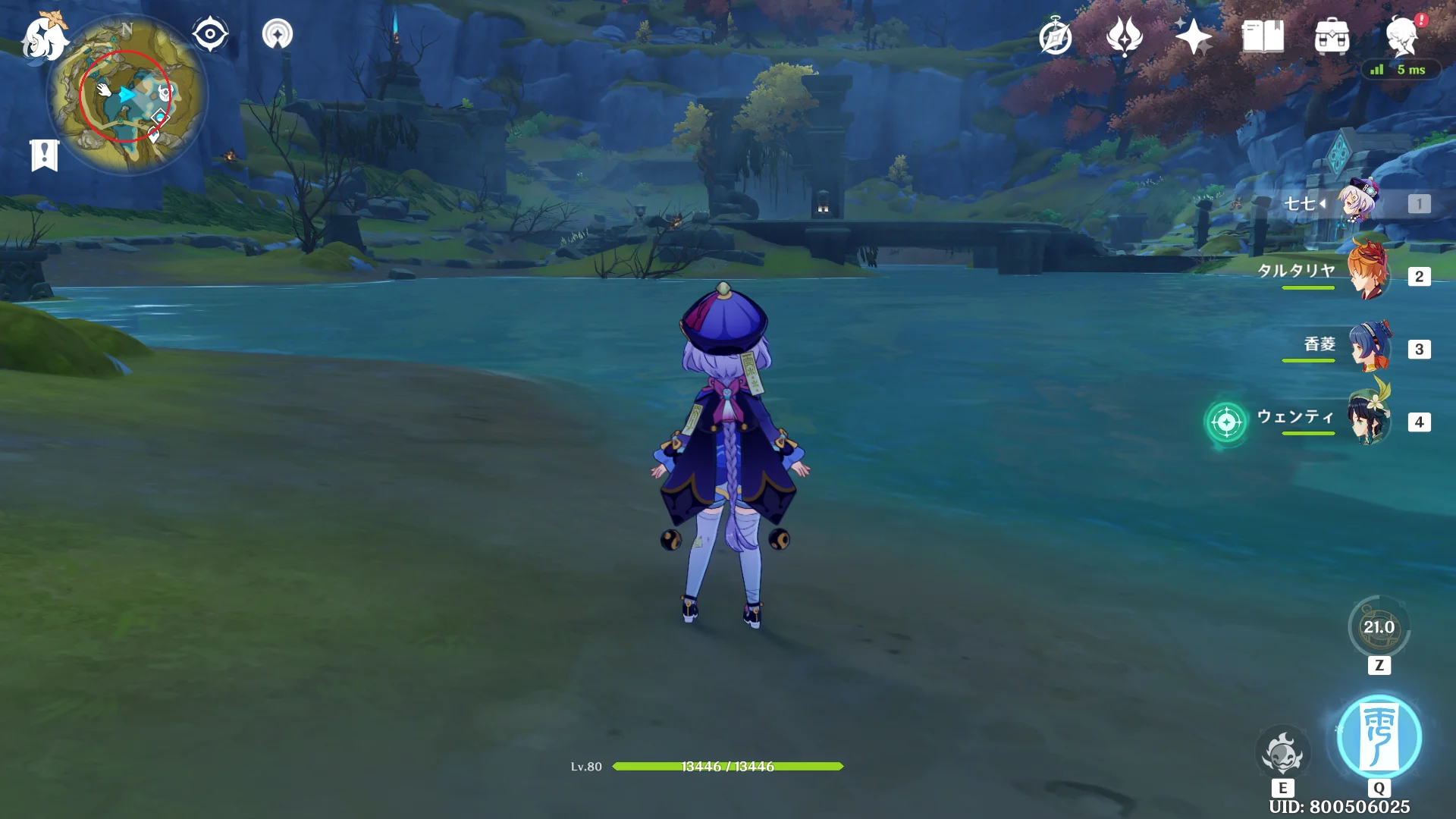Activate Qiqi's elemental skill icon
This screenshot has height=819, width=1456.
1282,753
